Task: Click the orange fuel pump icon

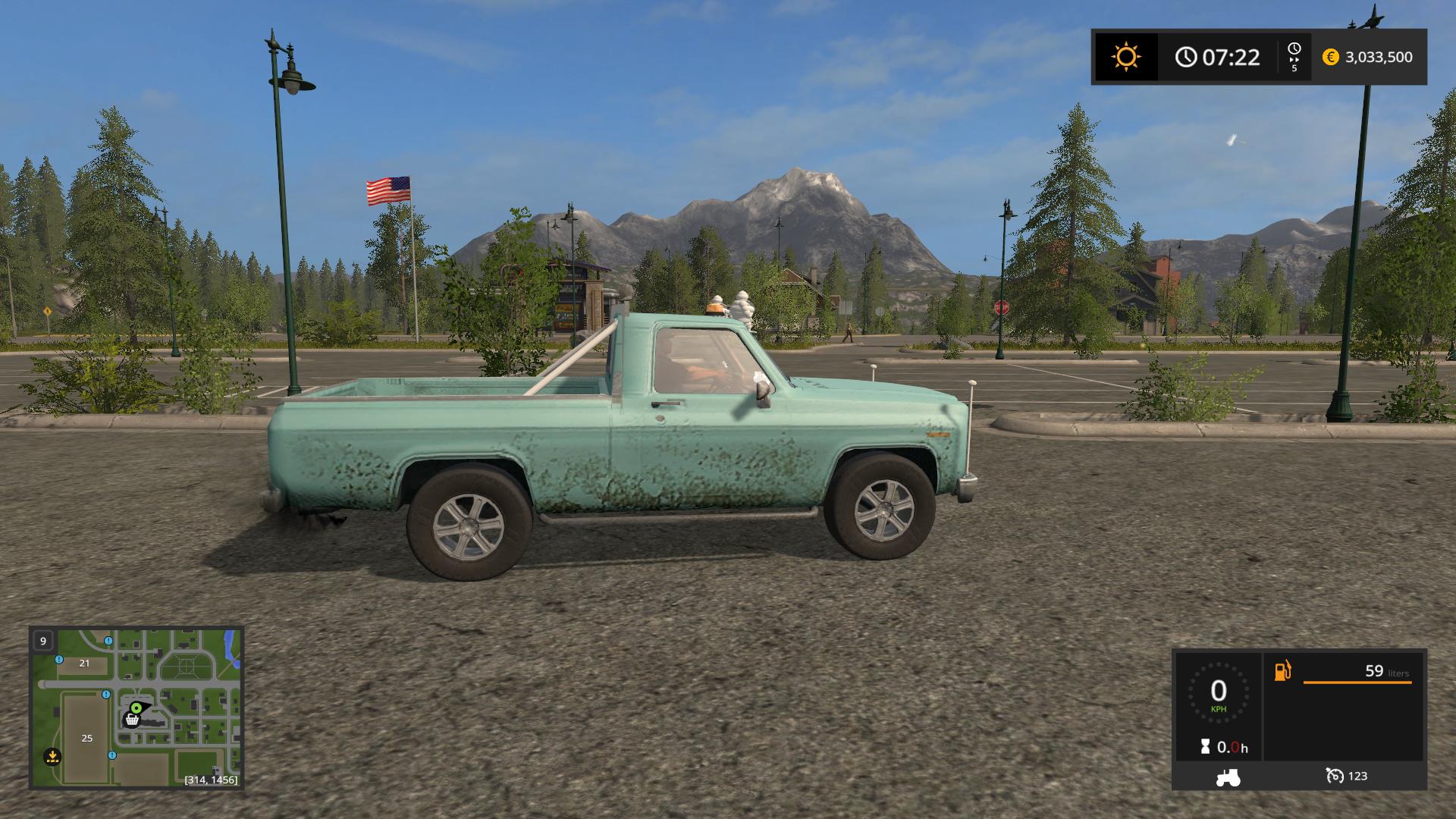Action: [1282, 671]
